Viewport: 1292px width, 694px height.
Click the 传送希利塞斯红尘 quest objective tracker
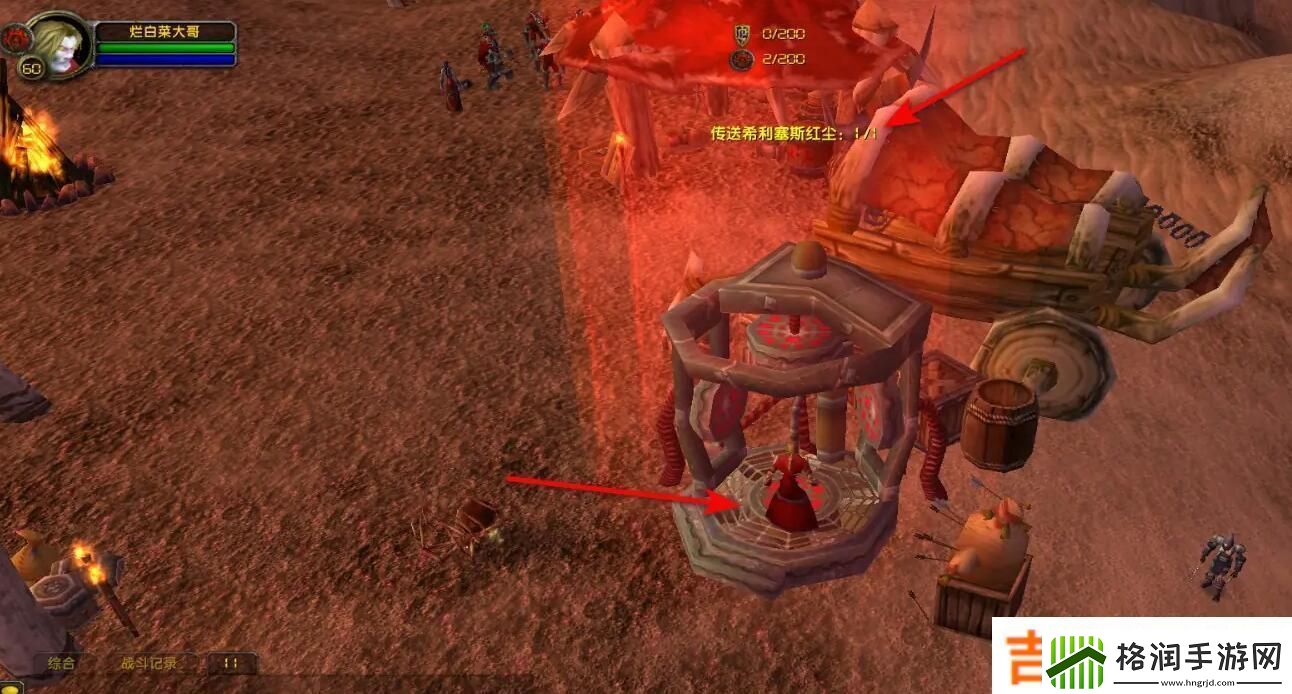(795, 133)
